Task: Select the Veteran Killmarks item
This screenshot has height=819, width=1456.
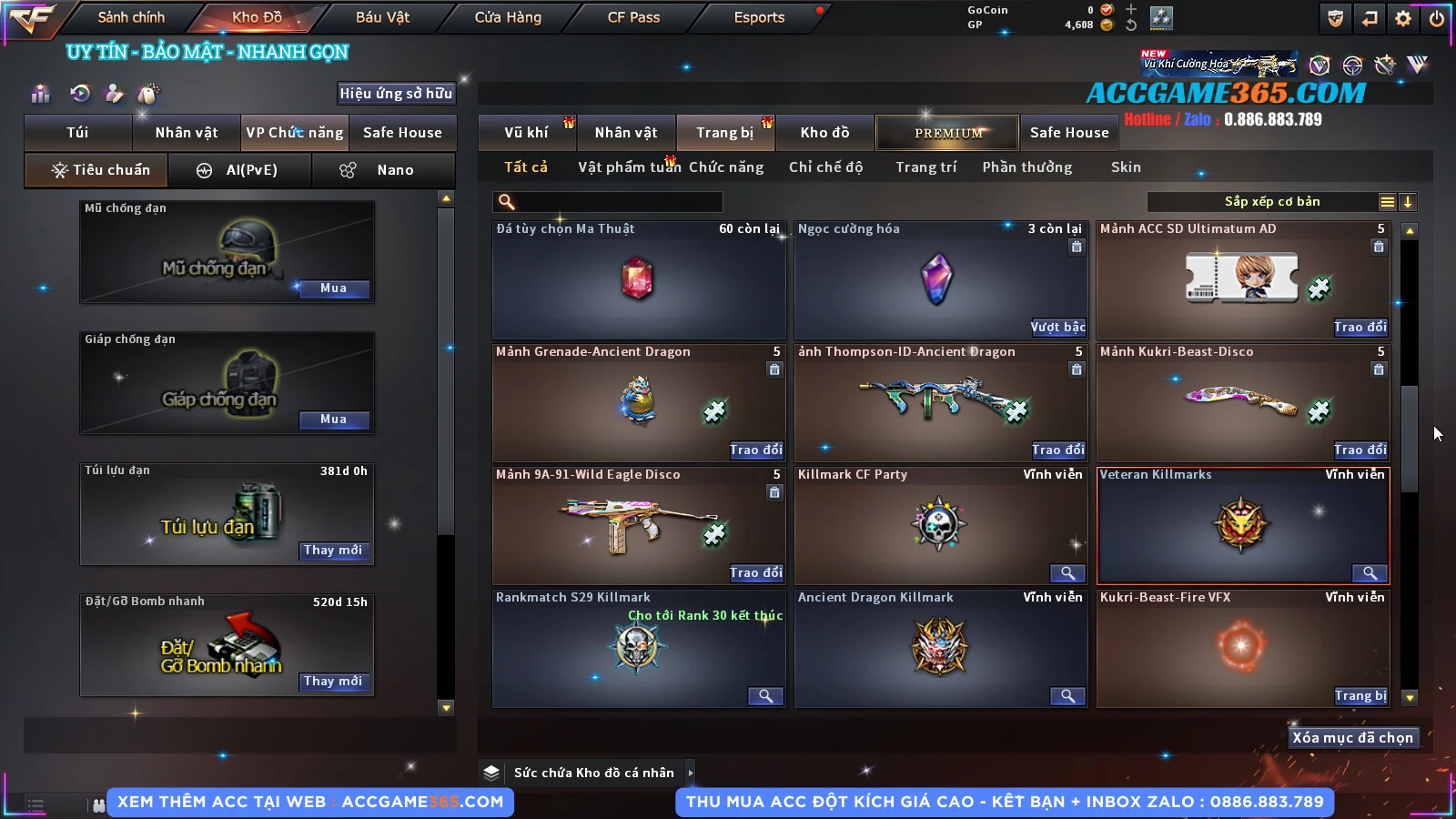Action: click(x=1242, y=525)
